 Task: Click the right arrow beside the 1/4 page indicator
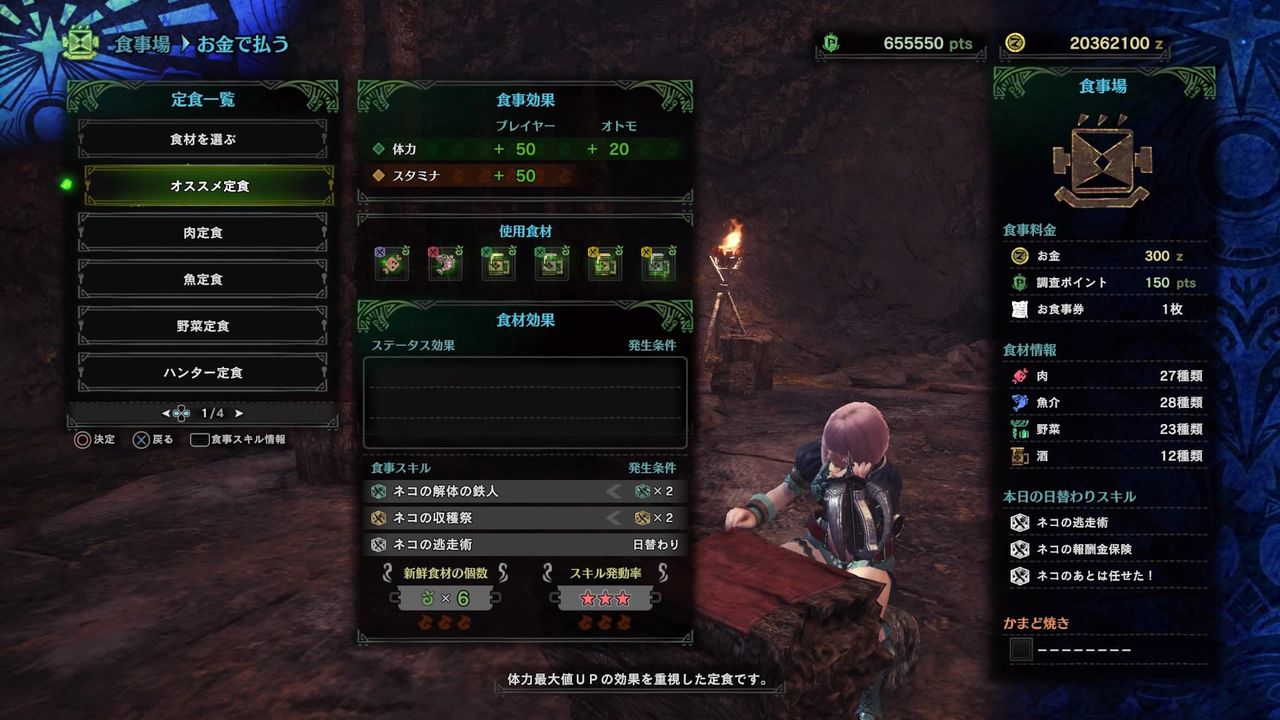[x=237, y=412]
